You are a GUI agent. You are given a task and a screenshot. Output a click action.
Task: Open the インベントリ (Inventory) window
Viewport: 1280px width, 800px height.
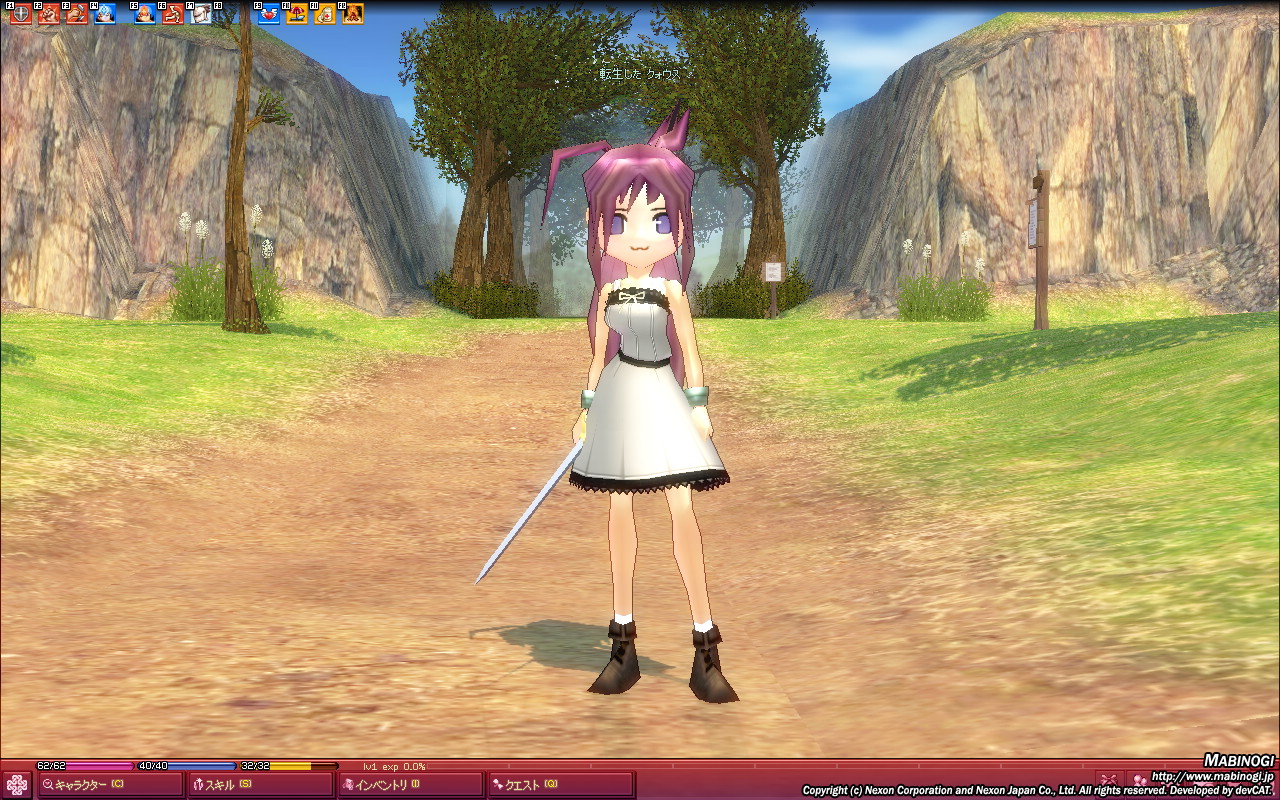pos(411,785)
